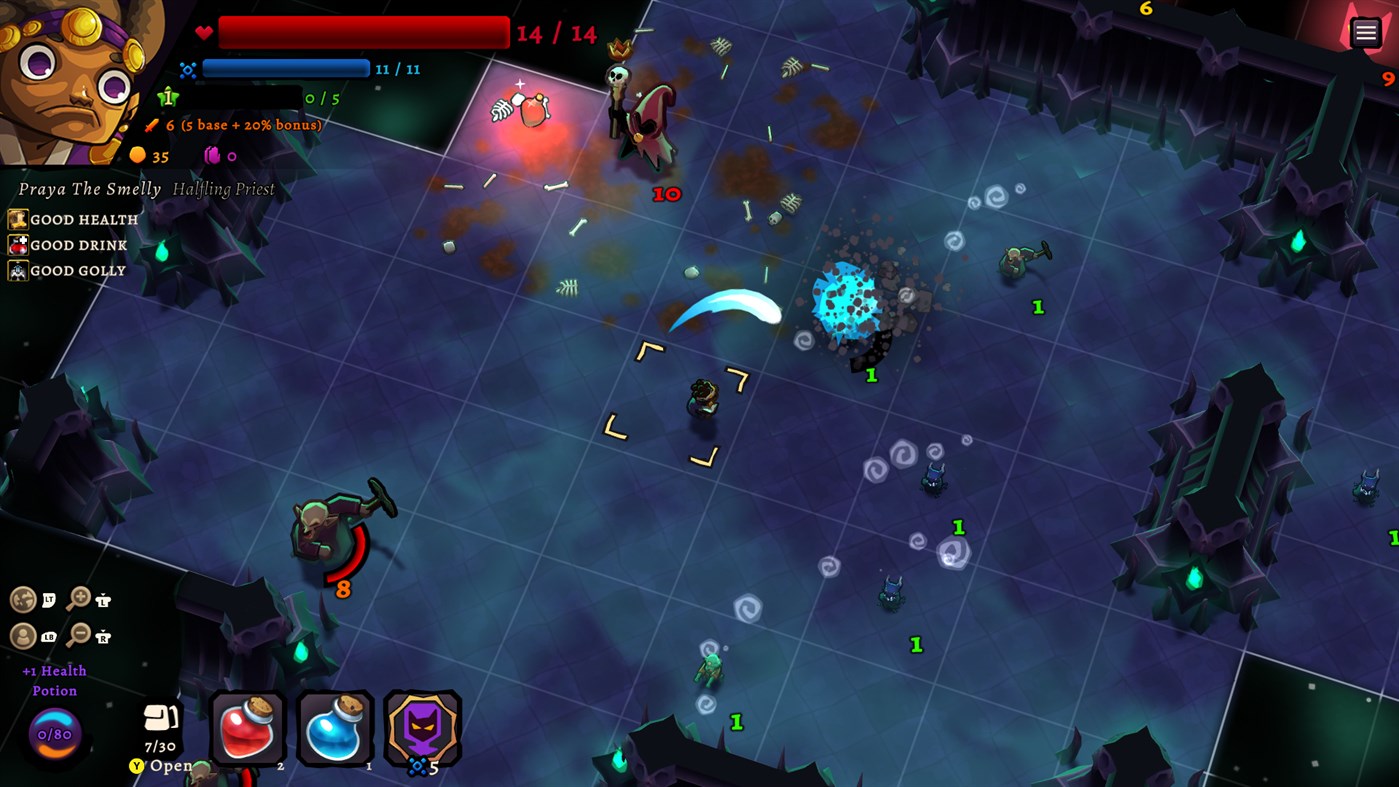Click the gold coin icon showing 35
Viewport: 1399px width, 787px height.
139,155
